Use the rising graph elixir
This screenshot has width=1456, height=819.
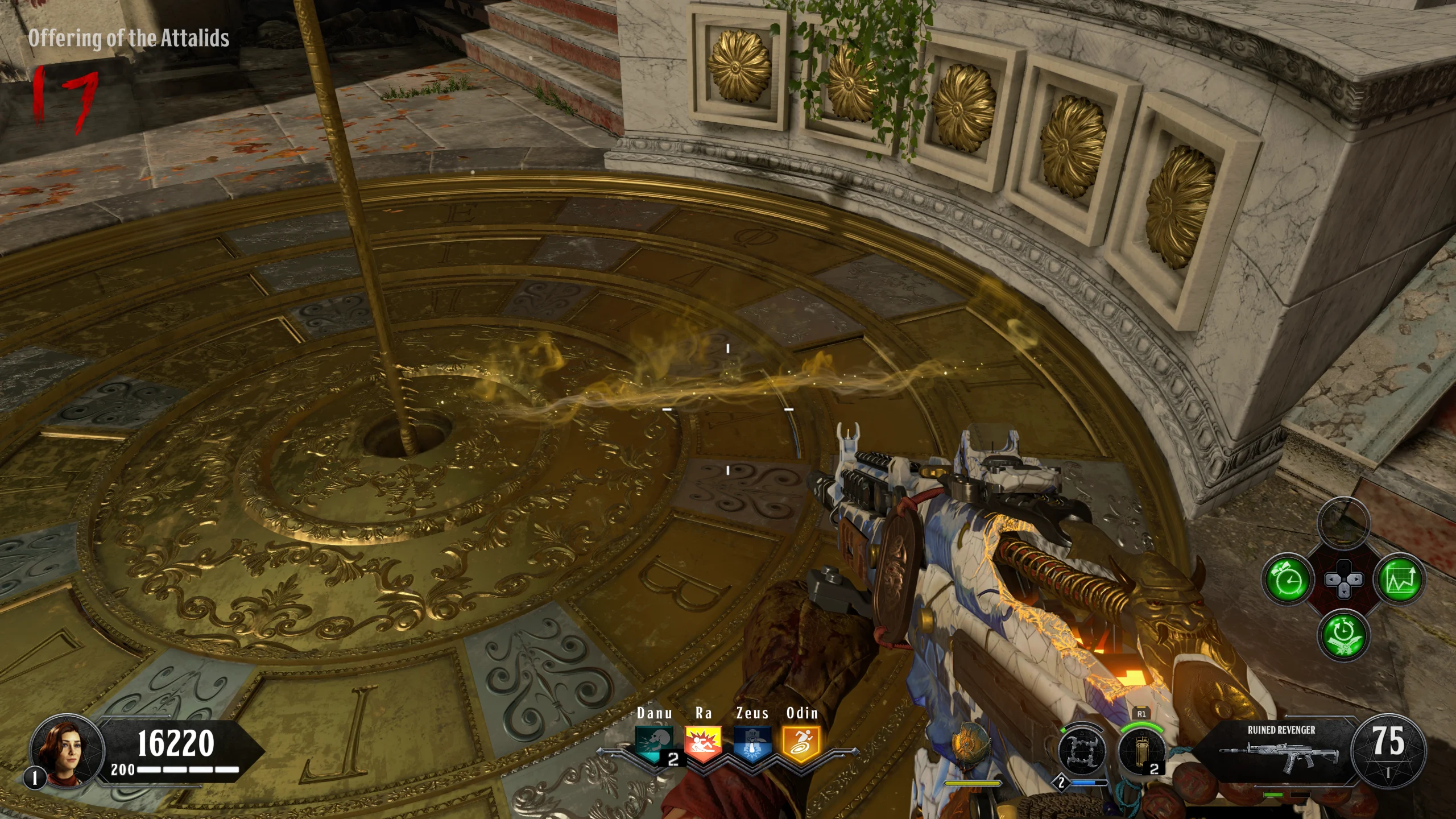1400,580
